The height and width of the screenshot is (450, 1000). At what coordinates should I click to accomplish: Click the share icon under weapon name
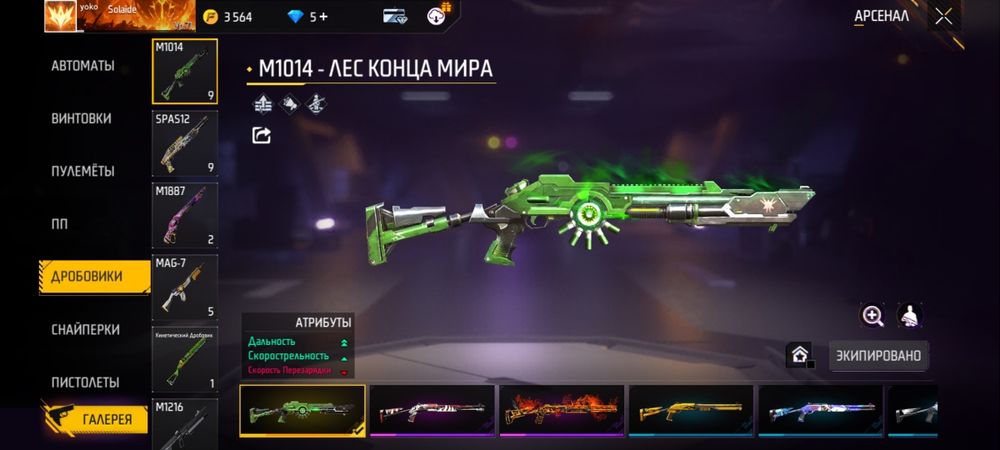262,135
